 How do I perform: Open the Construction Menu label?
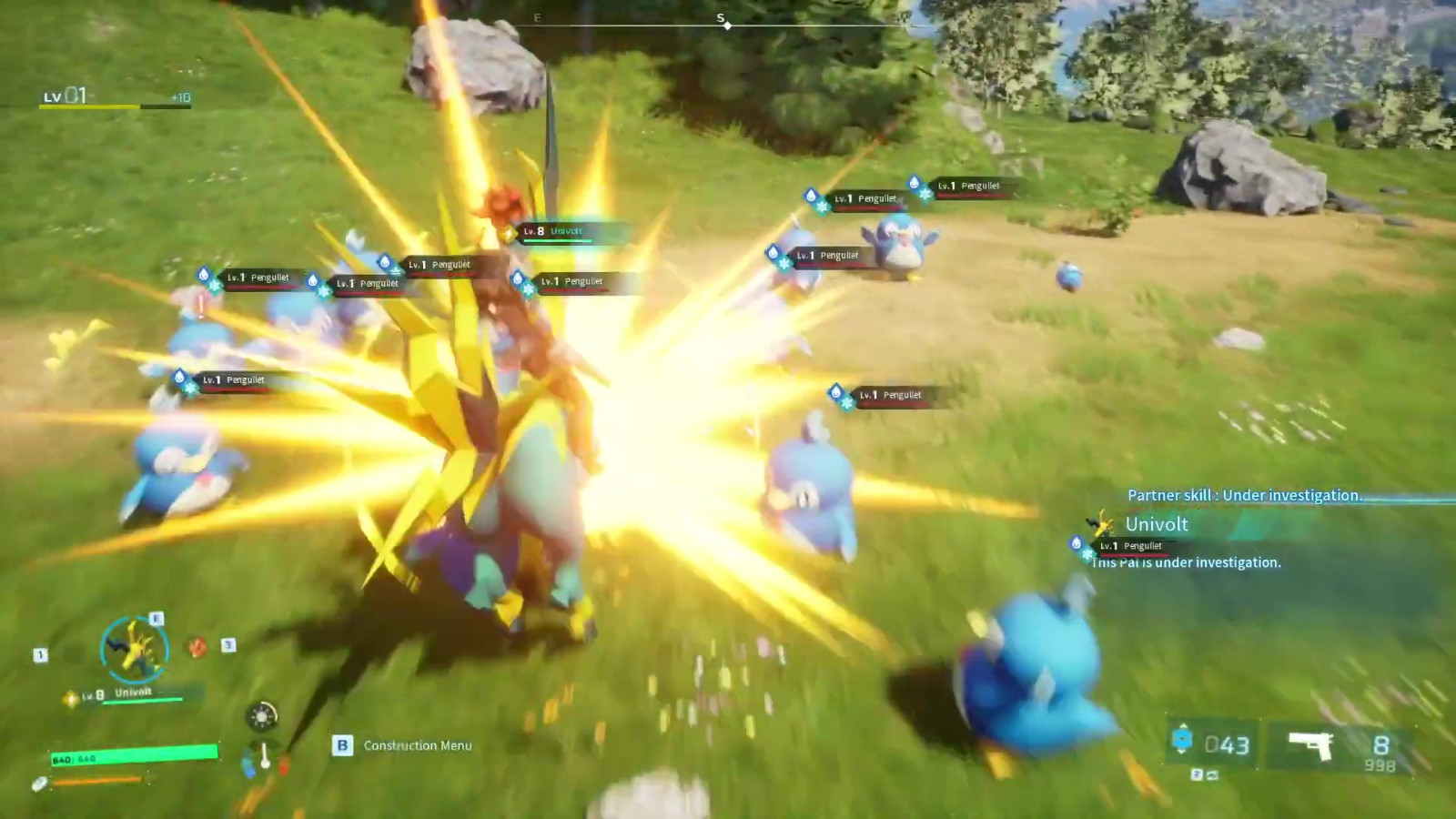click(418, 745)
